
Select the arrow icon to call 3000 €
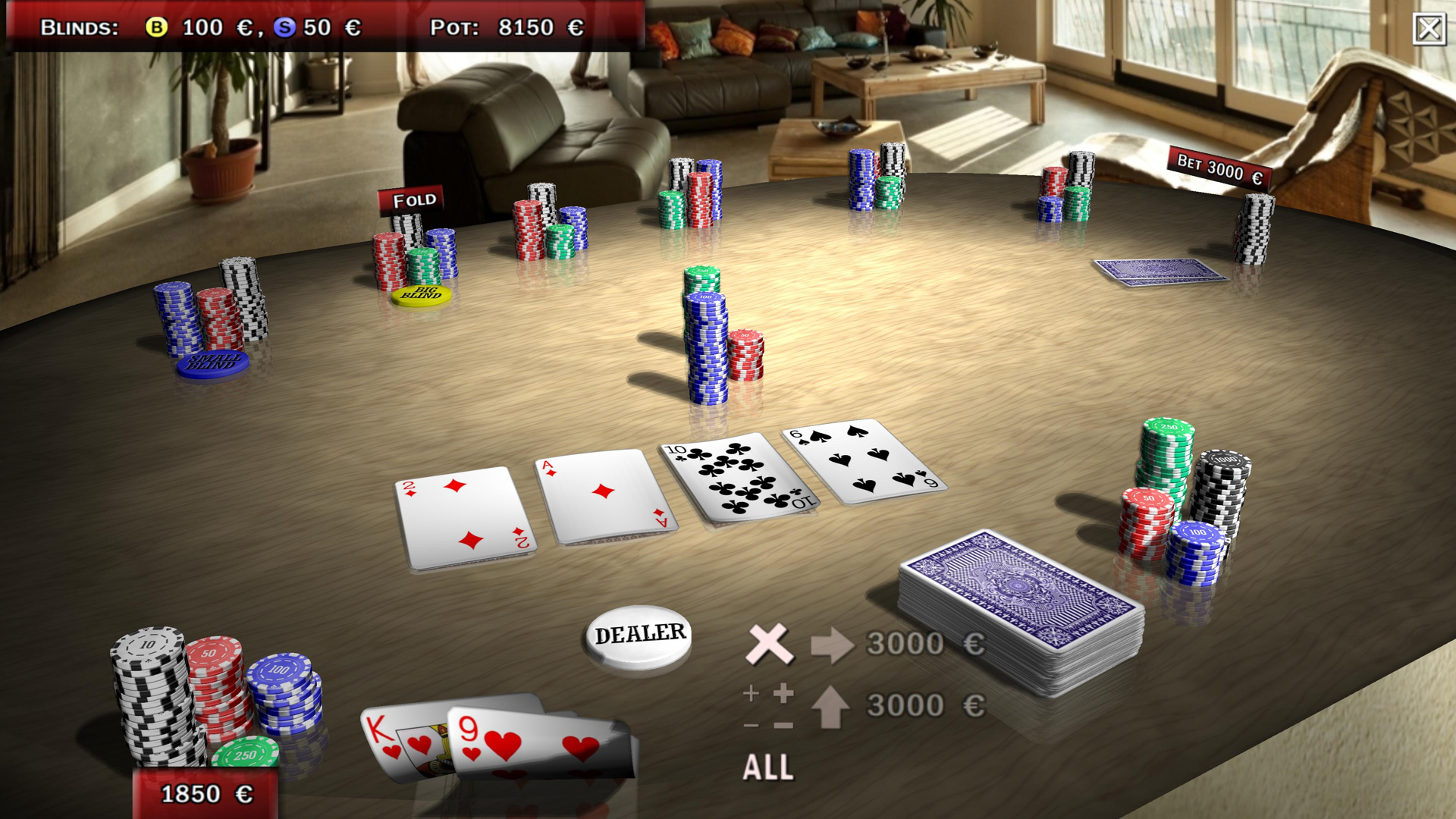(x=832, y=645)
